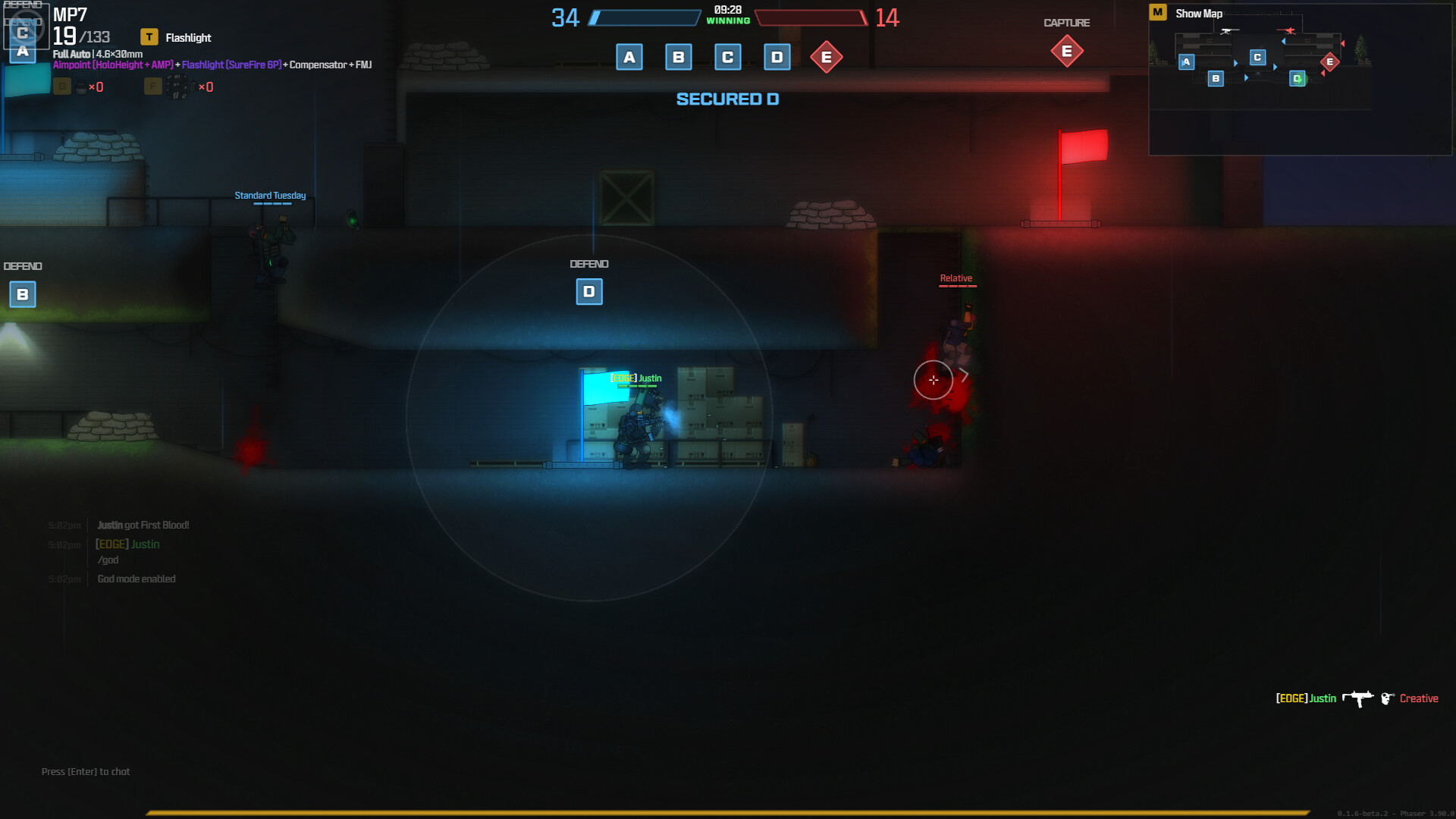The image size is (1456, 819).
Task: Select the MP7 weapon name display
Action: point(70,15)
